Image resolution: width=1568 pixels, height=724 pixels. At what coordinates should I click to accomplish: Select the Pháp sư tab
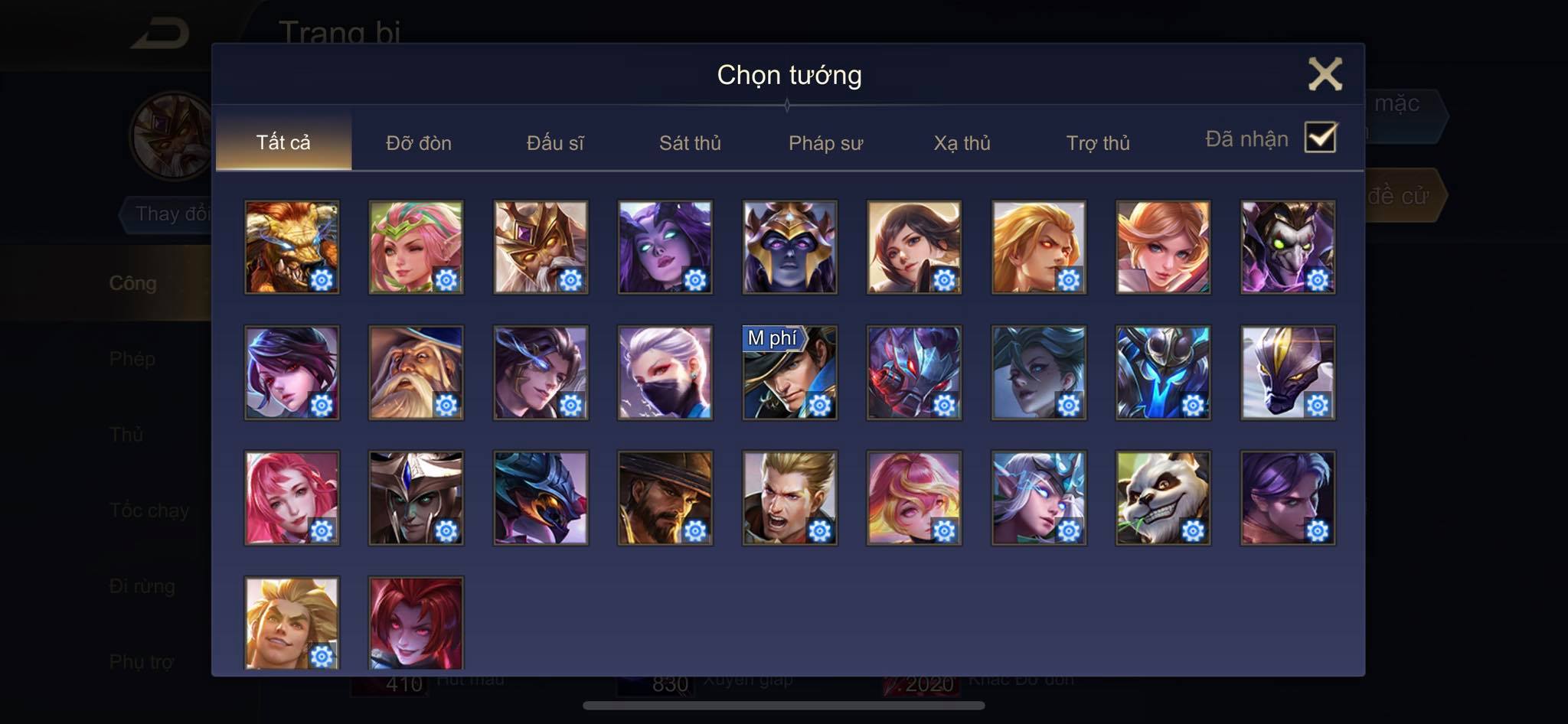click(825, 143)
